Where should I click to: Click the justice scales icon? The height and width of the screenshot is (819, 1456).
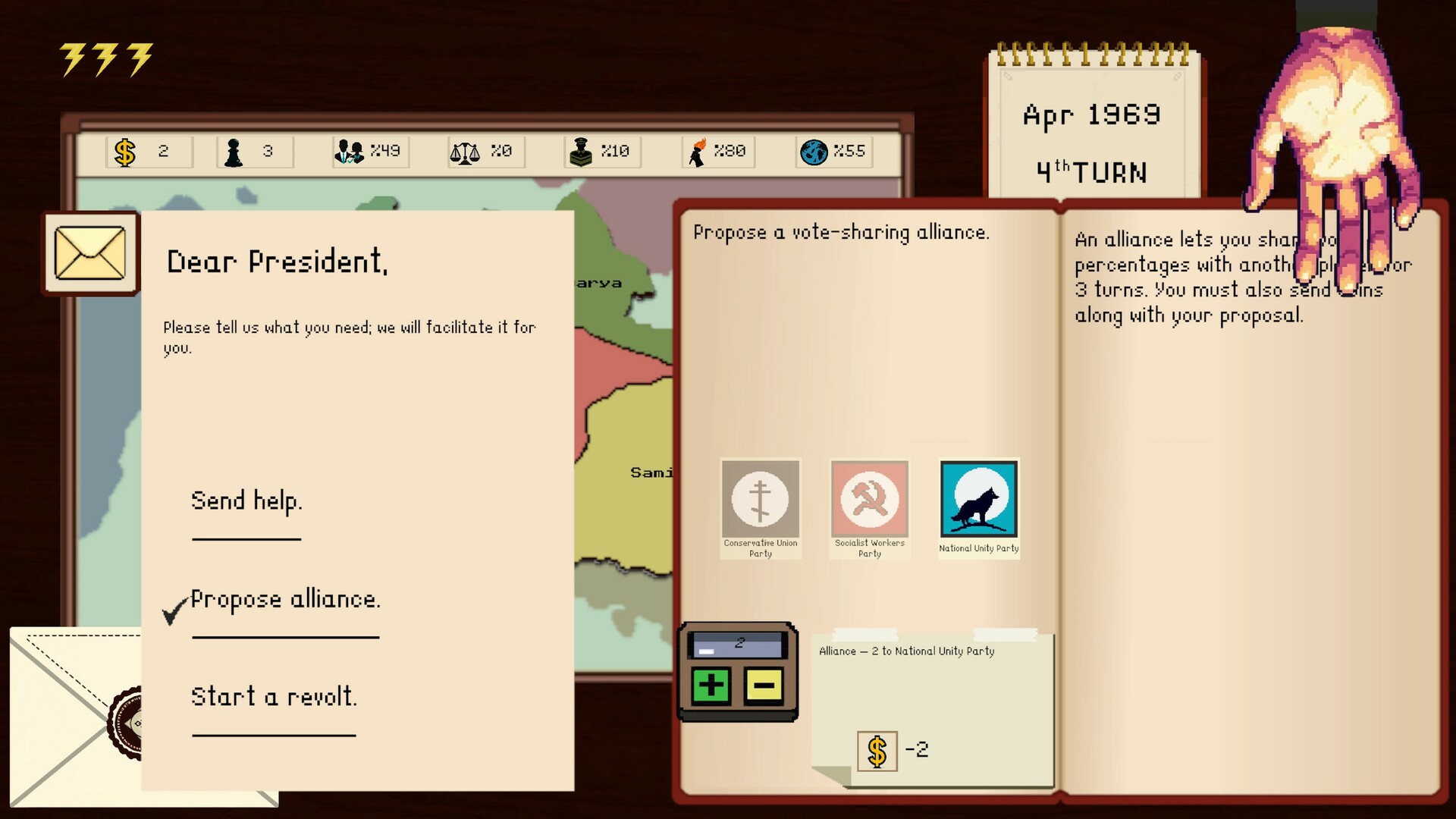pyautogui.click(x=465, y=151)
